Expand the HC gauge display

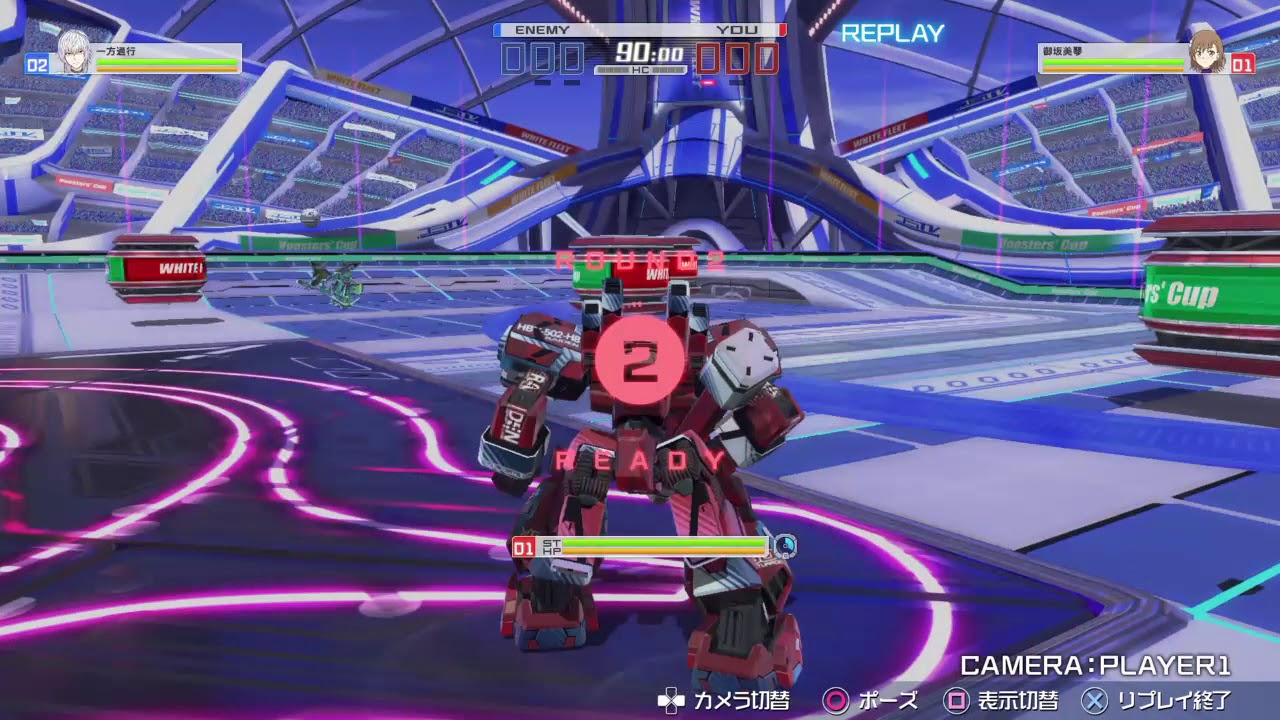640,67
